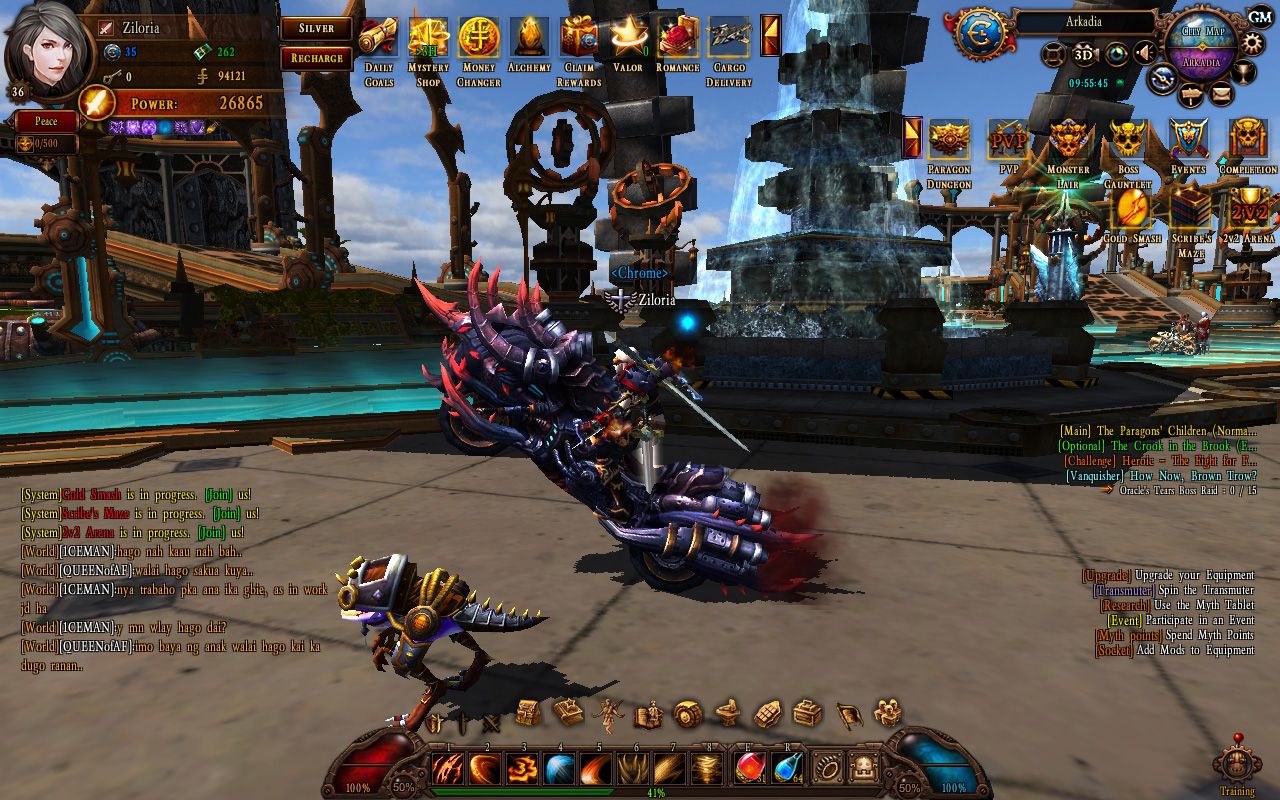Screen dimensions: 1280x800
Task: Click the Training button
Action: tap(1237, 768)
